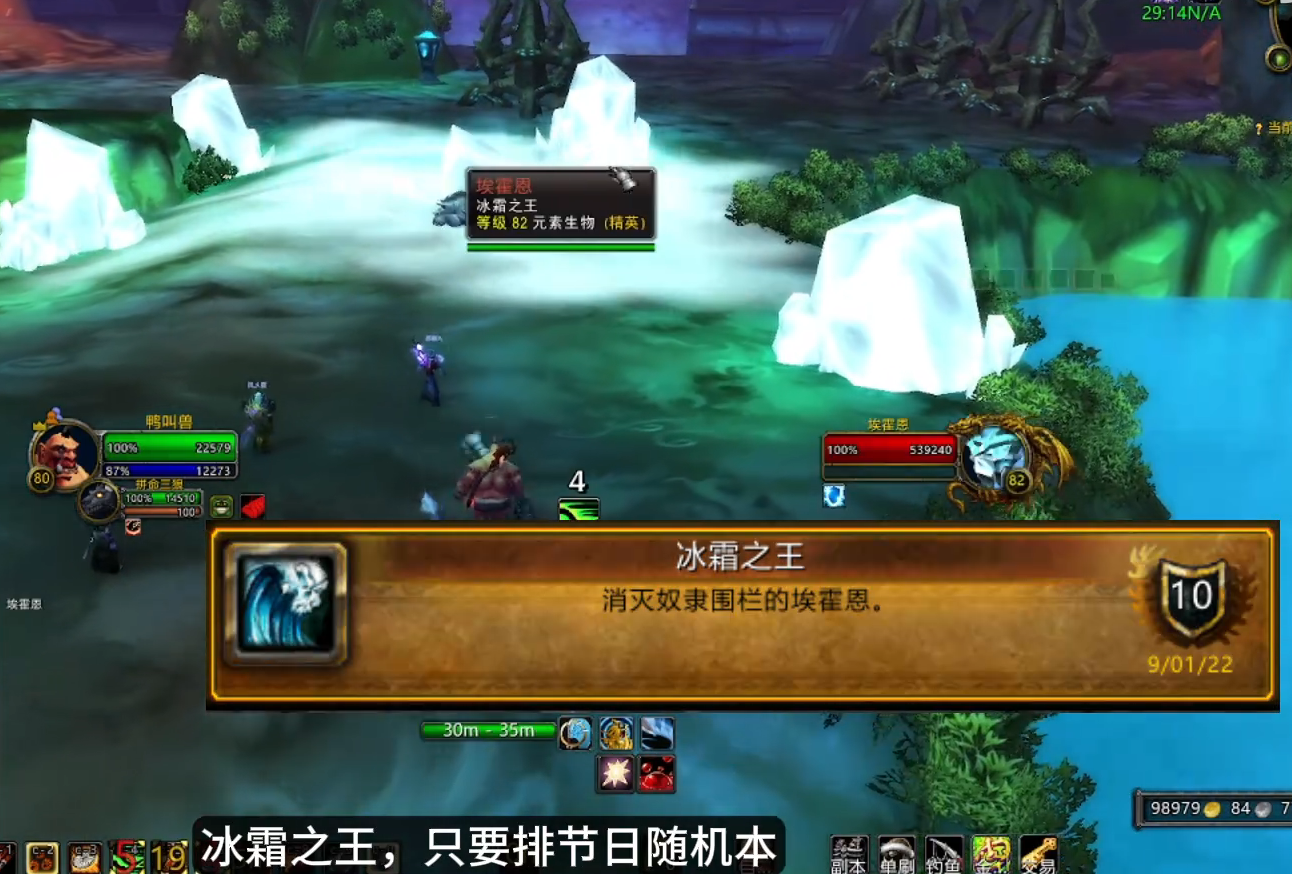Image resolution: width=1292 pixels, height=874 pixels.
Task: Click the red bubbling potion debuff icon
Action: pyautogui.click(x=657, y=775)
